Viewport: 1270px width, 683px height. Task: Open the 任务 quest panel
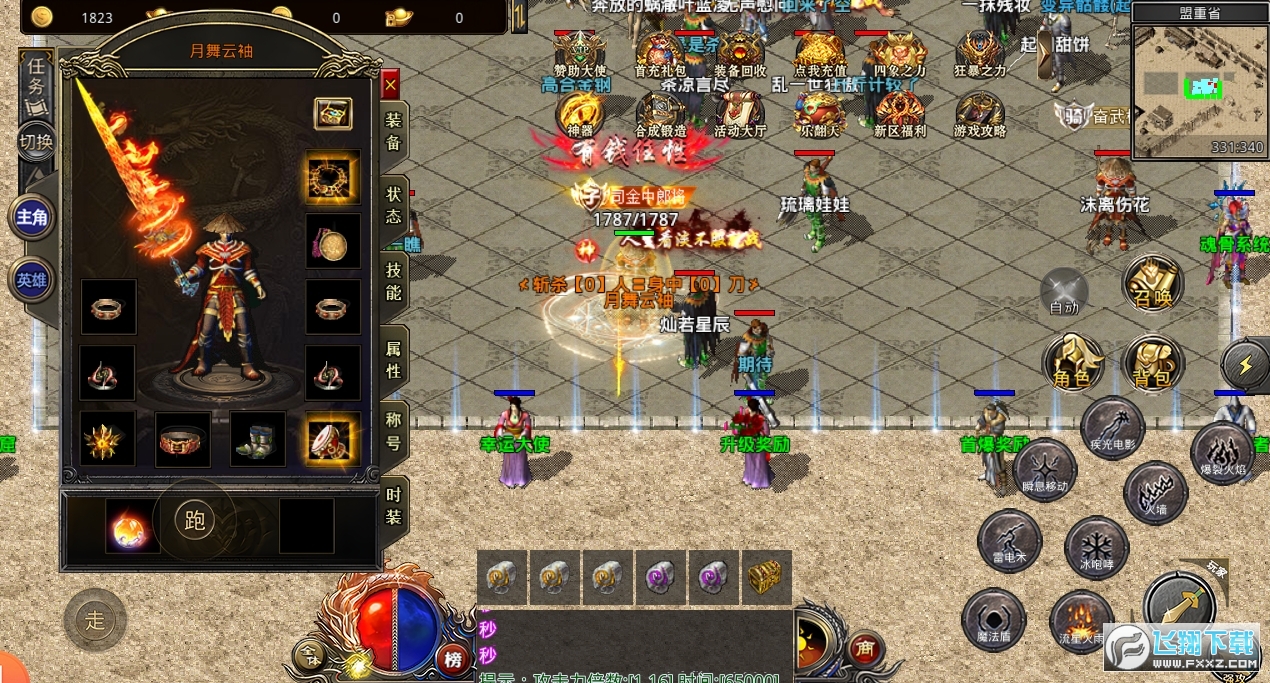point(36,78)
